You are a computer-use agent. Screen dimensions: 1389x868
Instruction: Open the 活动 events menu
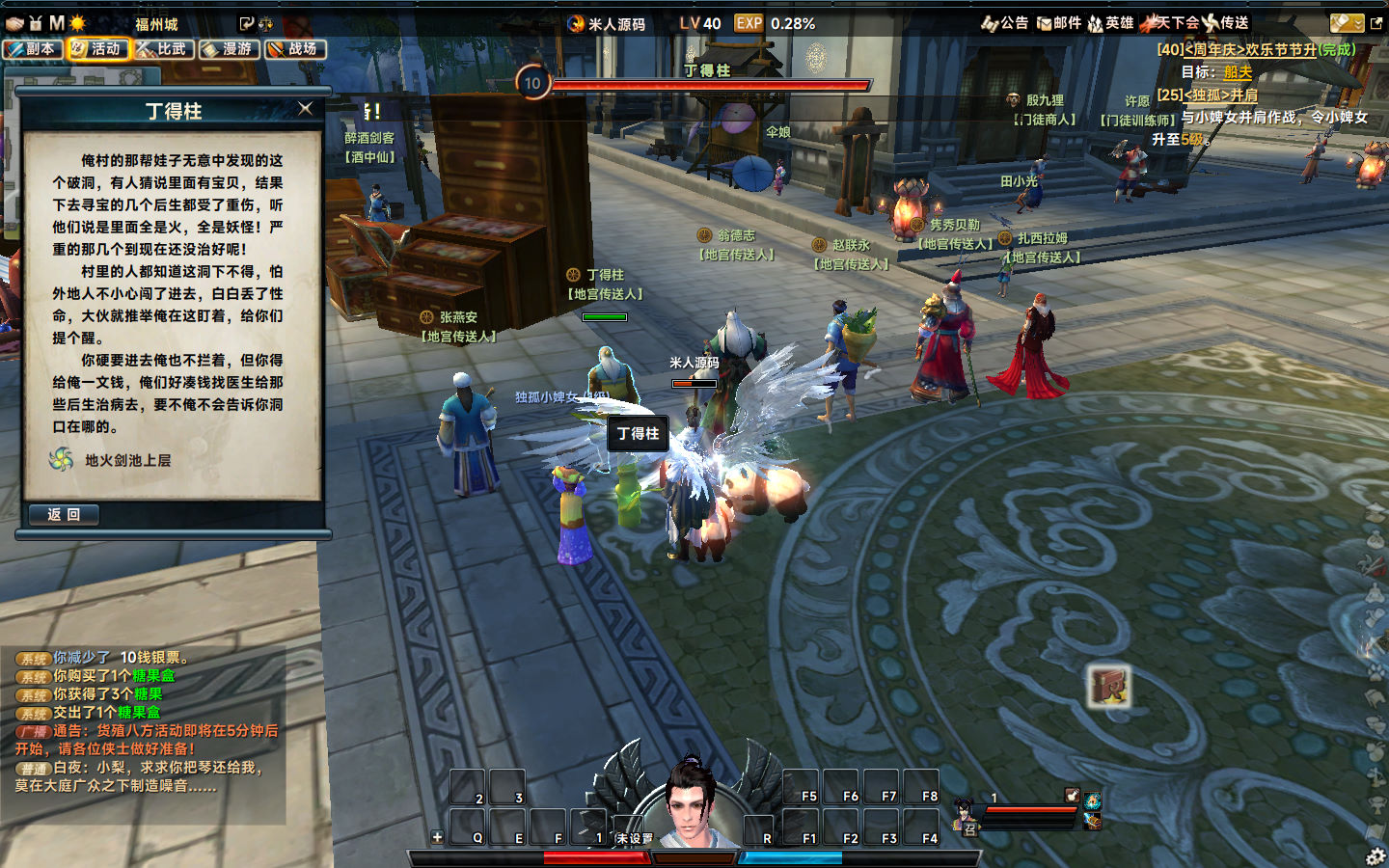coord(98,49)
